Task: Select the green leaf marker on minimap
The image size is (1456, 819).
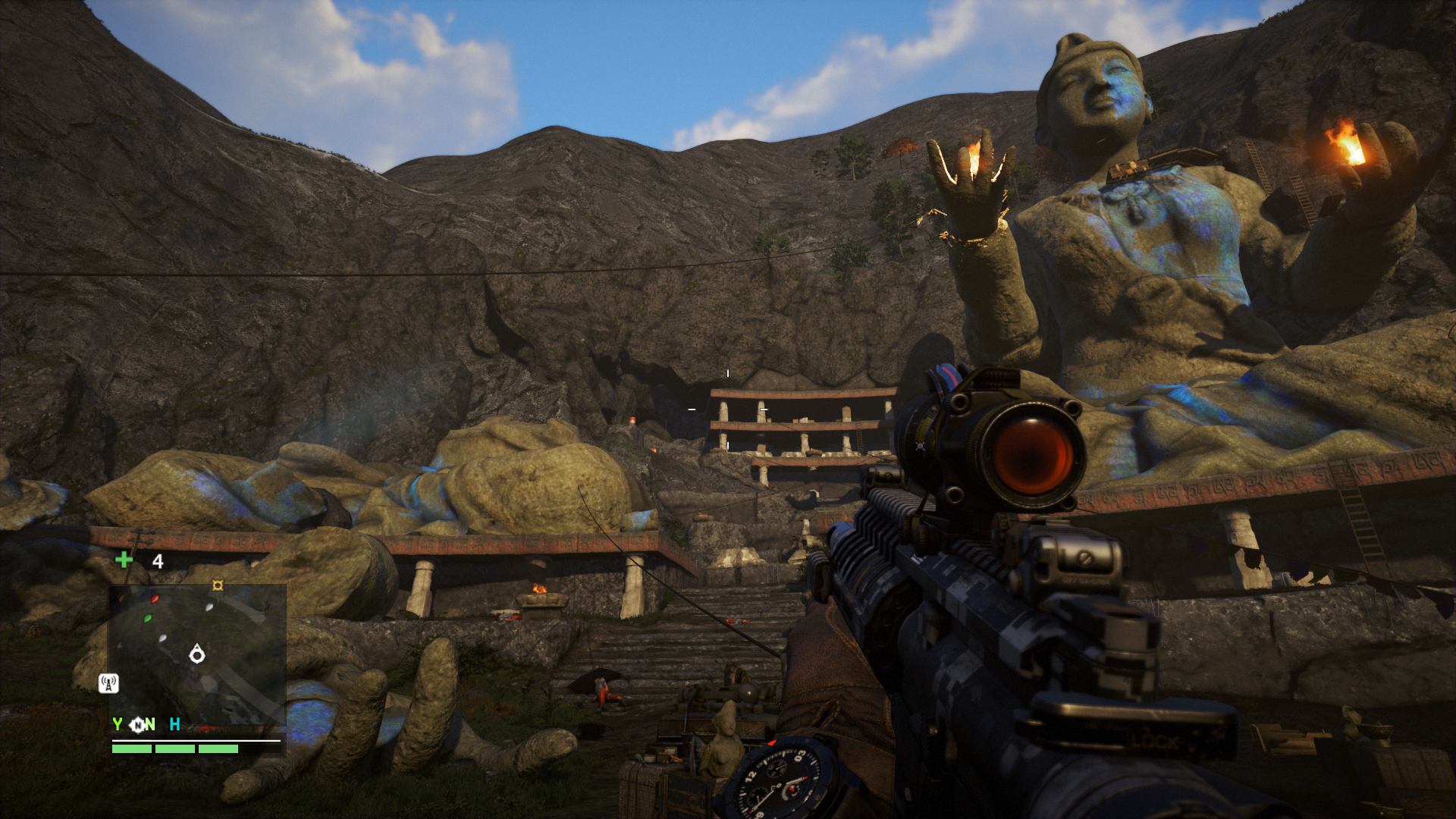Action: 148,619
